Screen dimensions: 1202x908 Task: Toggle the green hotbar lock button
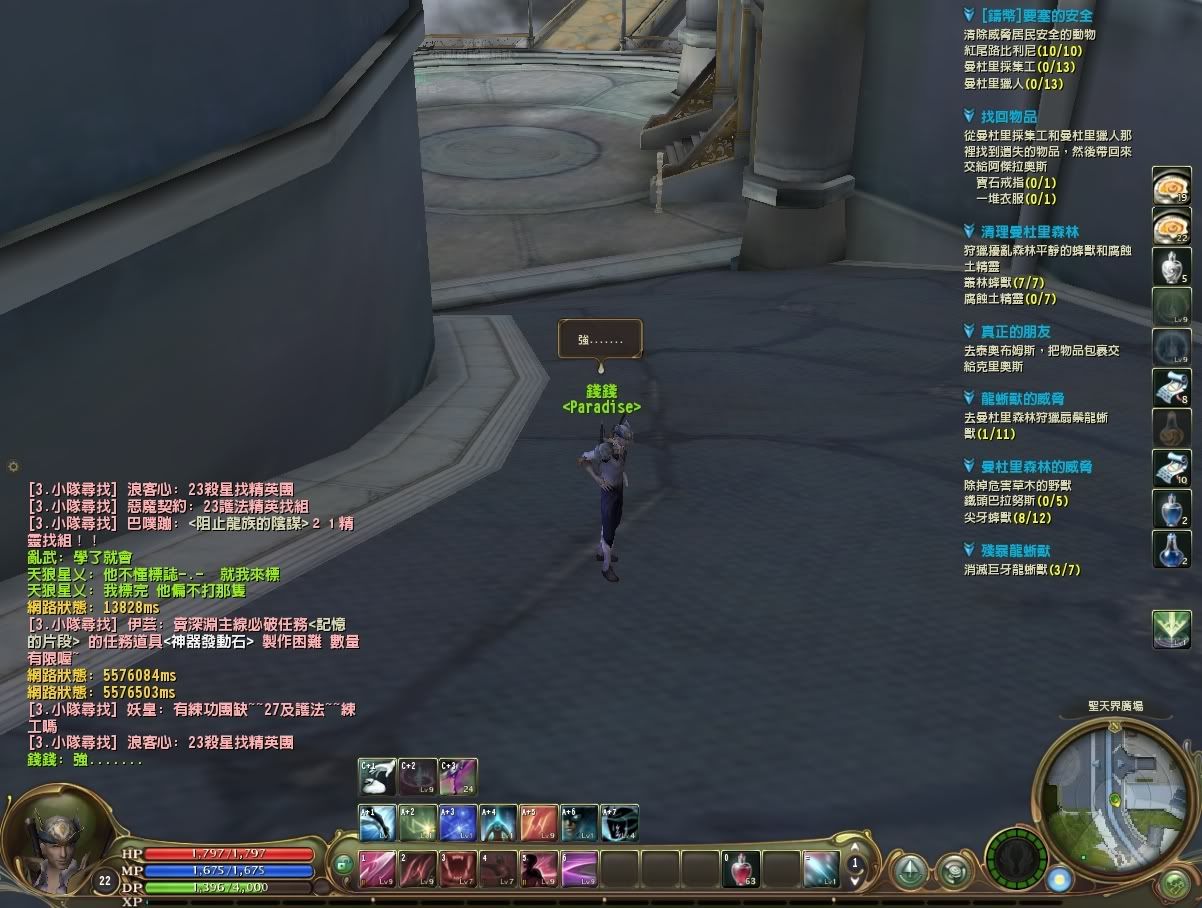pos(345,865)
